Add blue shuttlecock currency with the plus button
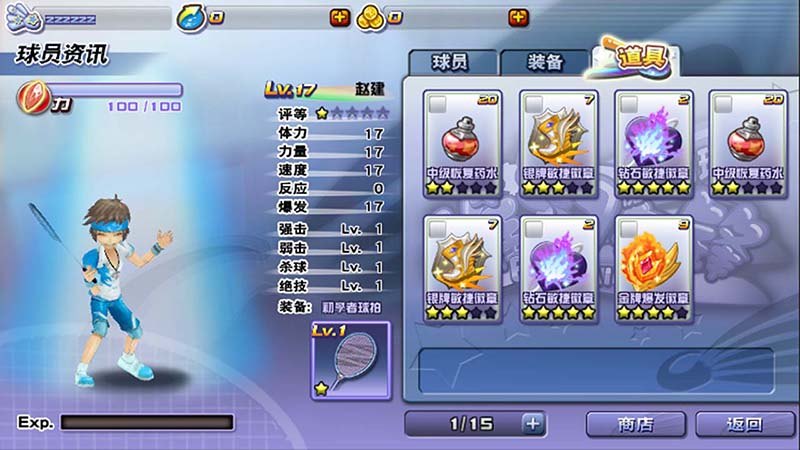Image resolution: width=800 pixels, height=450 pixels. click(340, 17)
